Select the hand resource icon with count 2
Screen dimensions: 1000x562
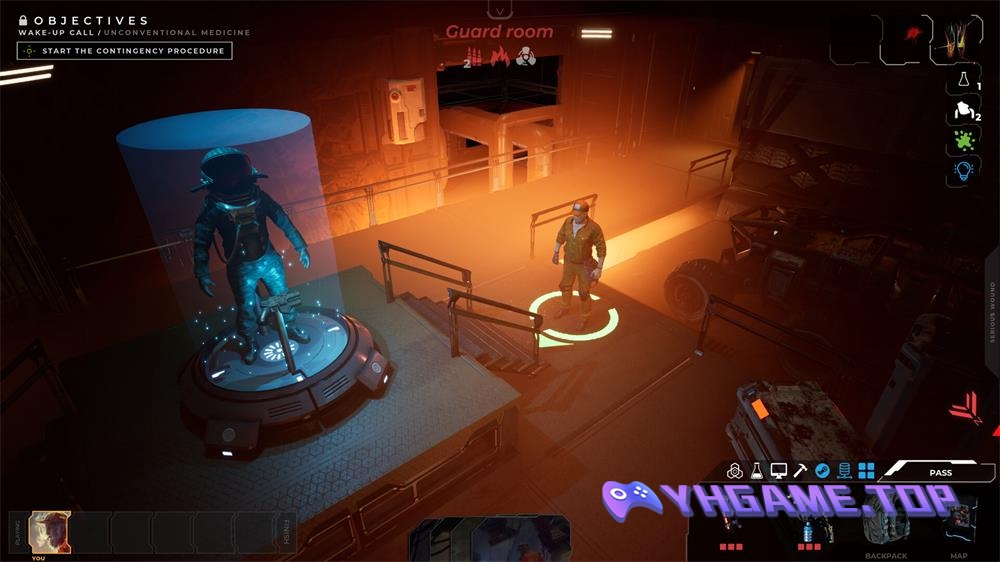point(964,110)
